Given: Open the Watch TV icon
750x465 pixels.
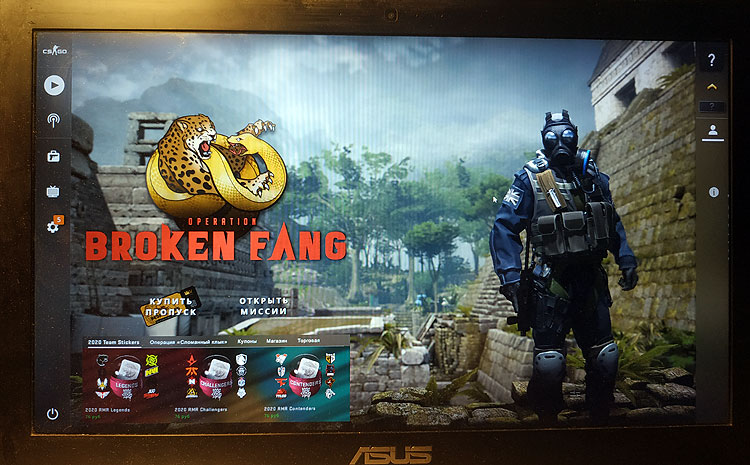Looking at the screenshot, I should click(54, 192).
